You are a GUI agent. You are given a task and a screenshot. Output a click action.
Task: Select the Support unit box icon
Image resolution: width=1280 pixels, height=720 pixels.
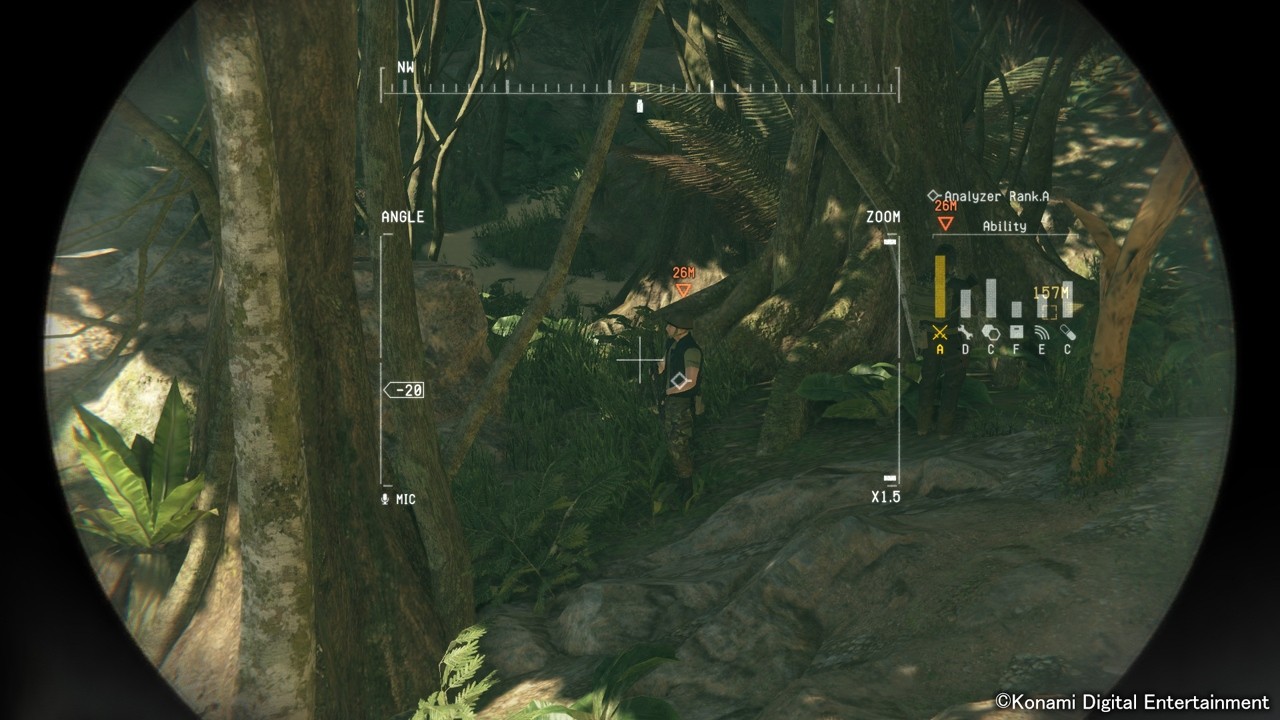point(1016,331)
